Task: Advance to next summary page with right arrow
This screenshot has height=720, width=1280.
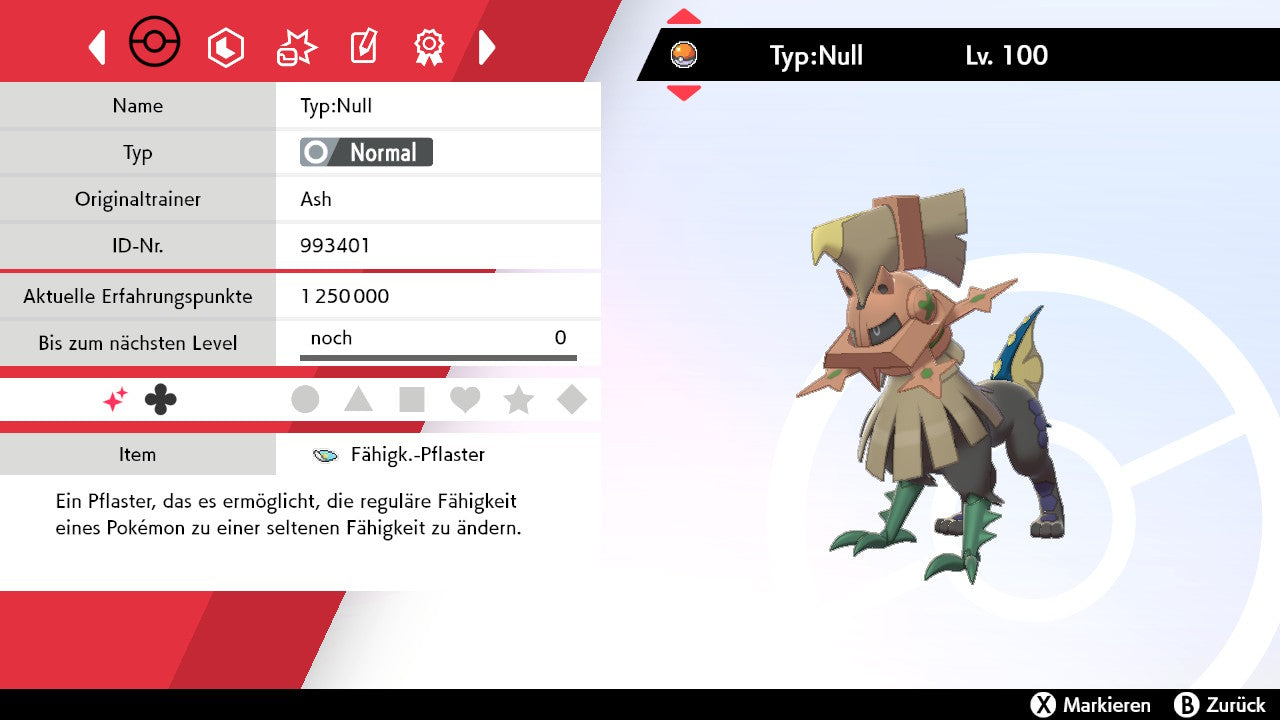Action: 487,47
